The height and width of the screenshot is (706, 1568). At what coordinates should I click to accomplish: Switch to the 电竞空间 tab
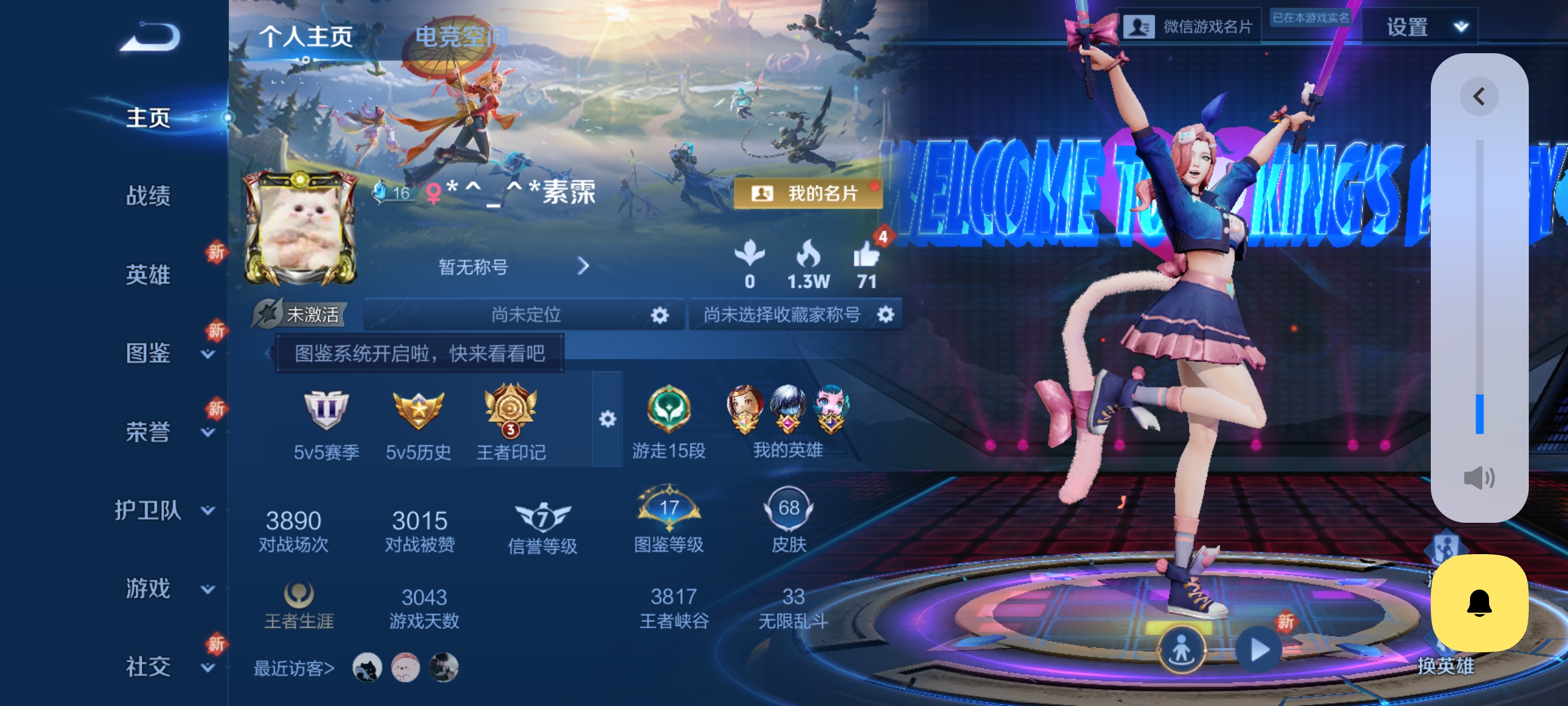tap(463, 36)
